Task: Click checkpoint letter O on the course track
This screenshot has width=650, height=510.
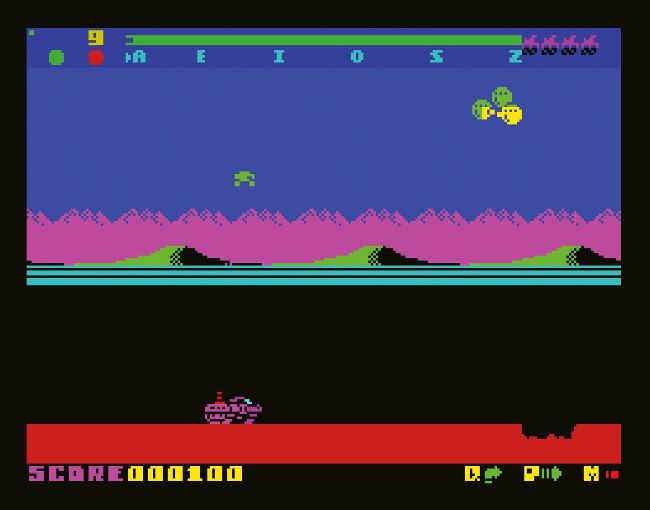Action: coord(357,57)
